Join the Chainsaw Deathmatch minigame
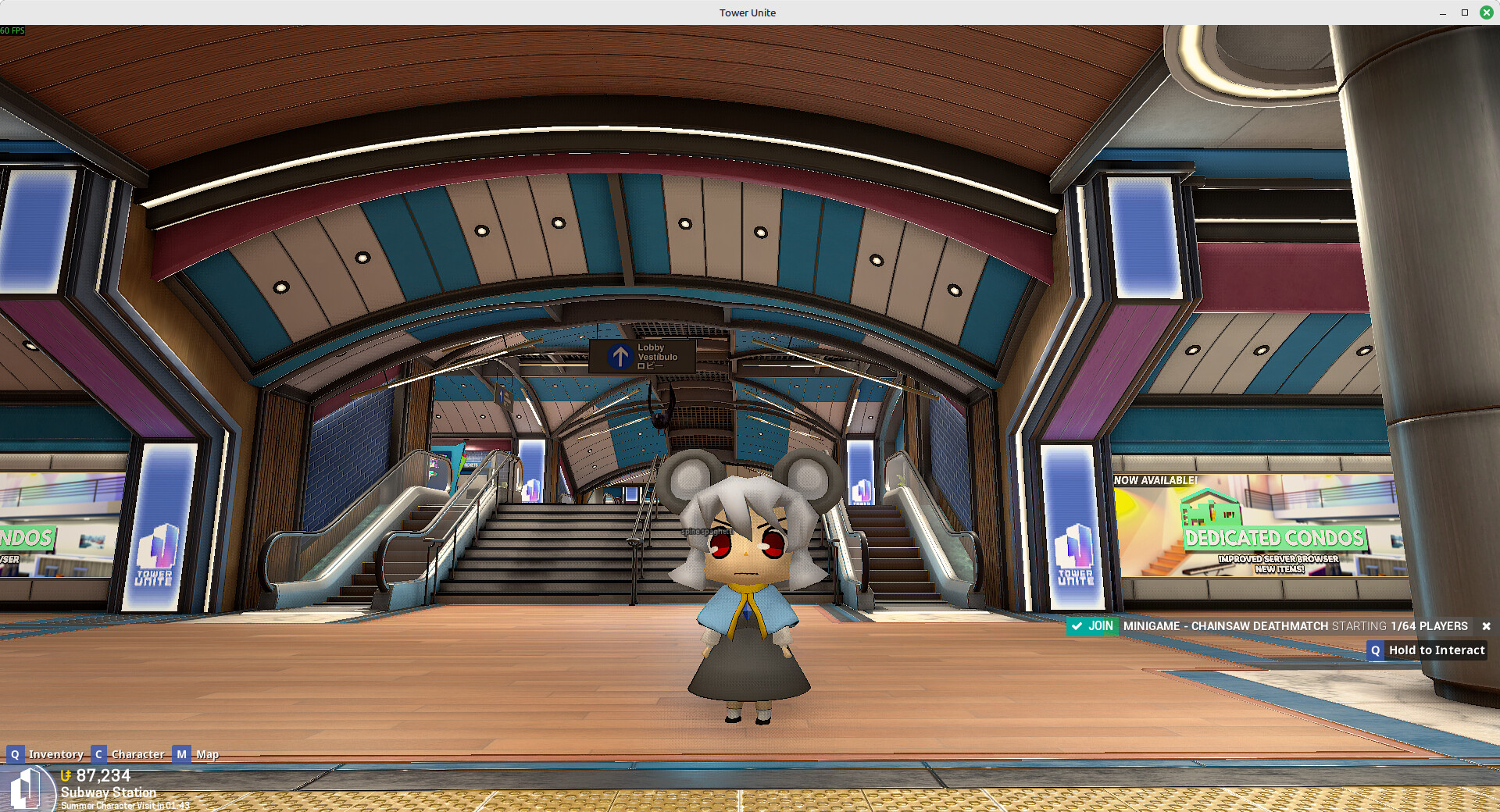 [1092, 626]
